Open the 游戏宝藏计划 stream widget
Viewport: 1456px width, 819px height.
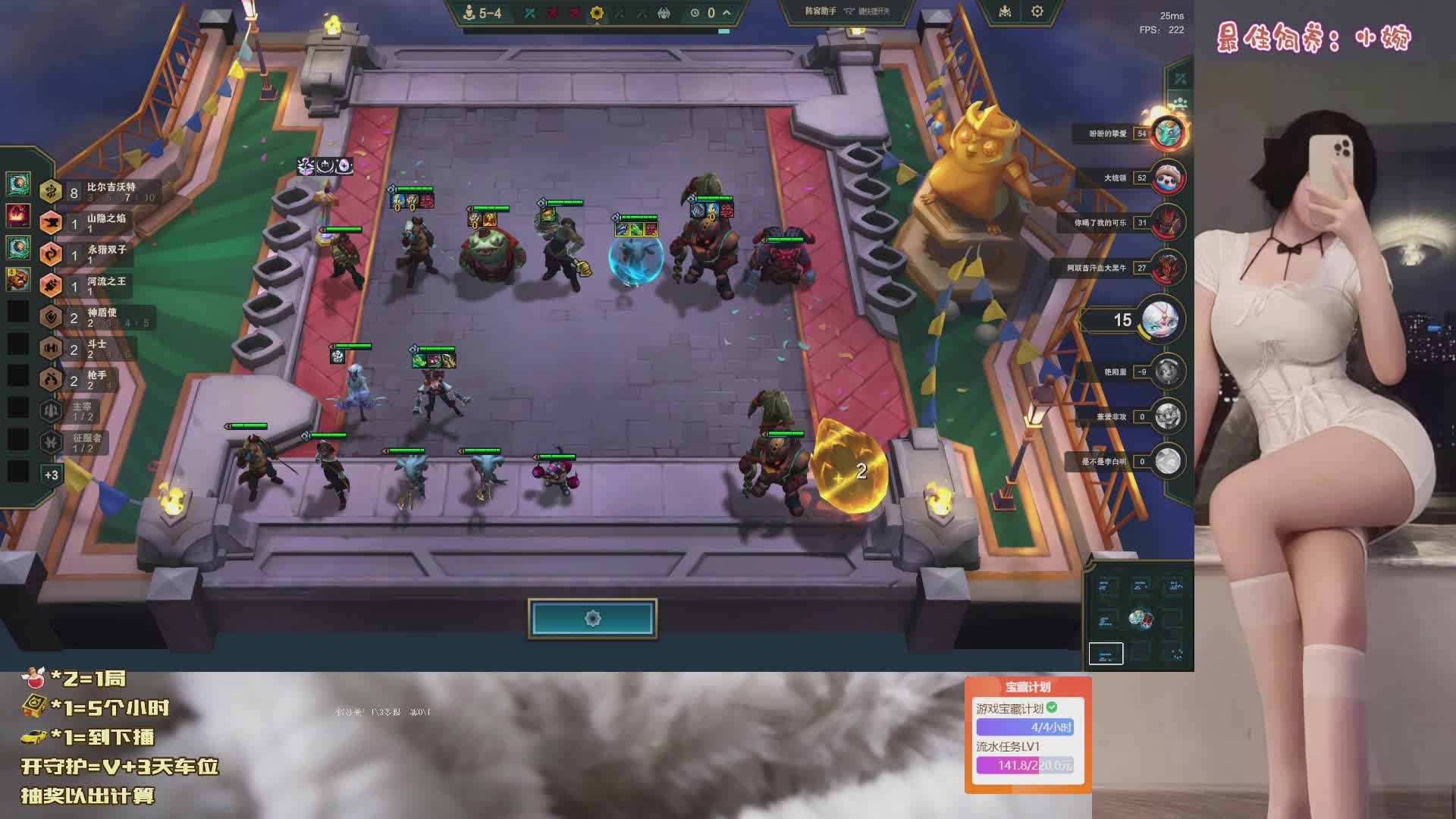click(1028, 736)
